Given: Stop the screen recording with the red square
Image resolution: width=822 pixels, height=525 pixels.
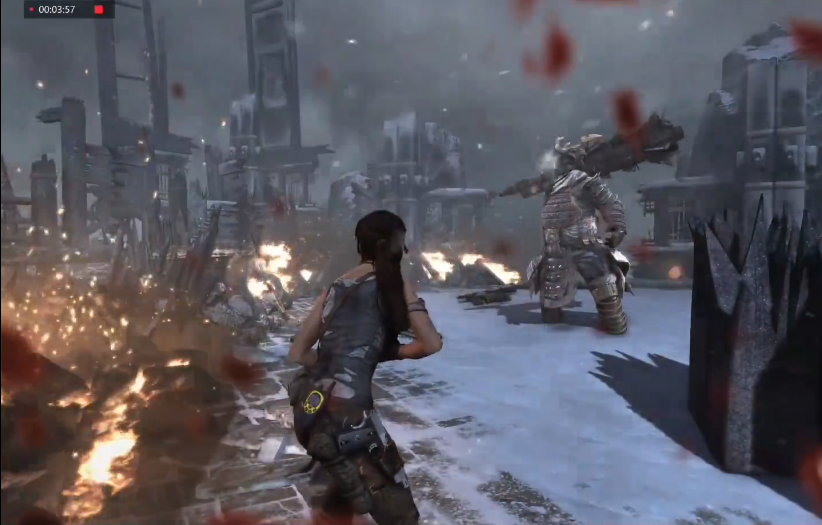Looking at the screenshot, I should pos(98,10).
